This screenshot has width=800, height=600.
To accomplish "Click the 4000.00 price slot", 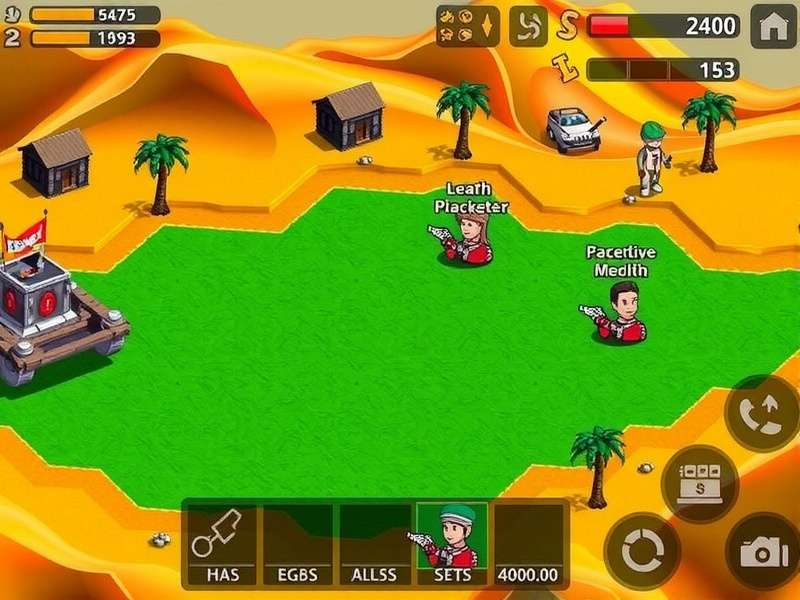I will 529,544.
